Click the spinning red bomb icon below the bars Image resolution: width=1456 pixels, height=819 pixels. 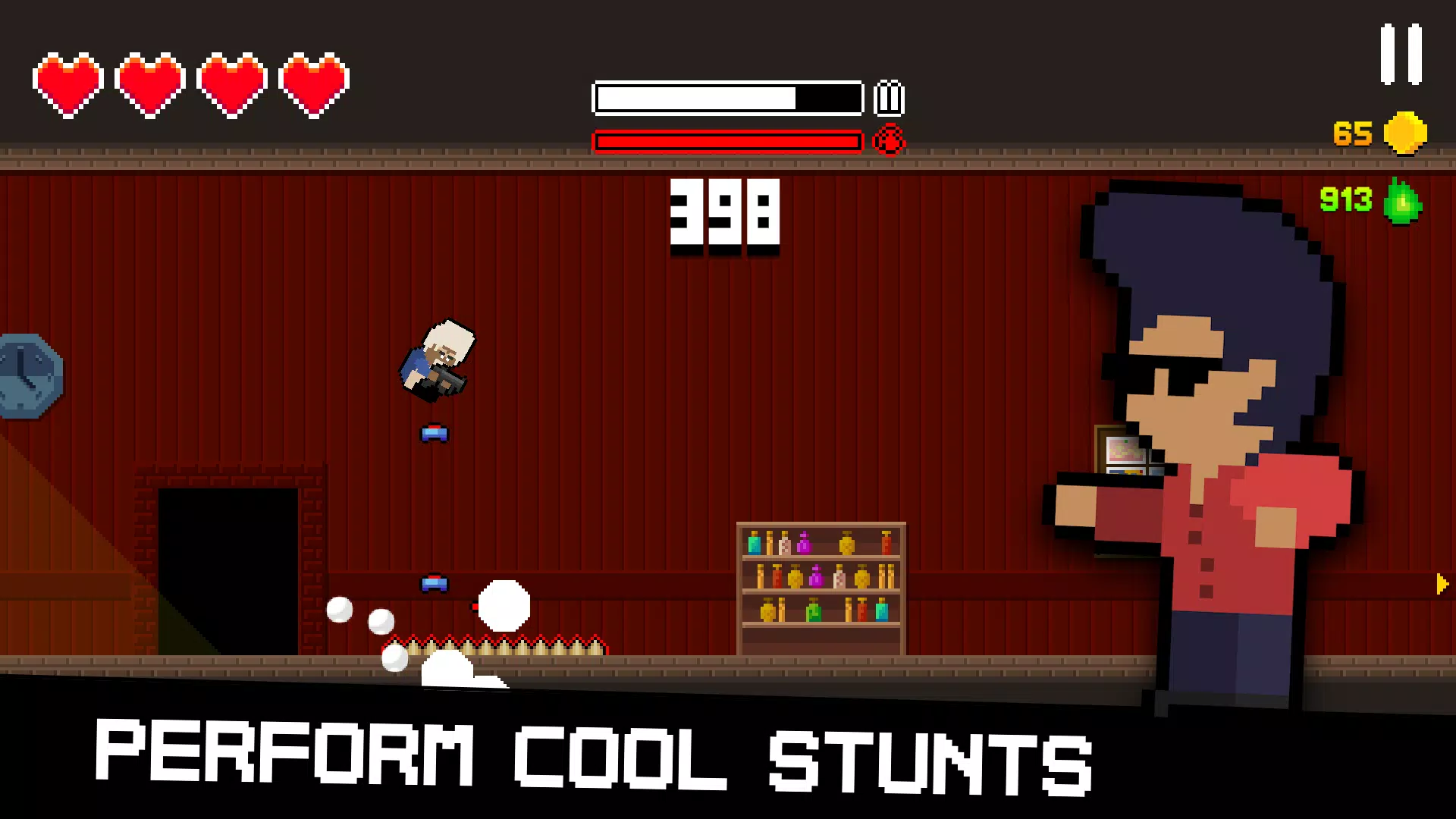point(887,140)
